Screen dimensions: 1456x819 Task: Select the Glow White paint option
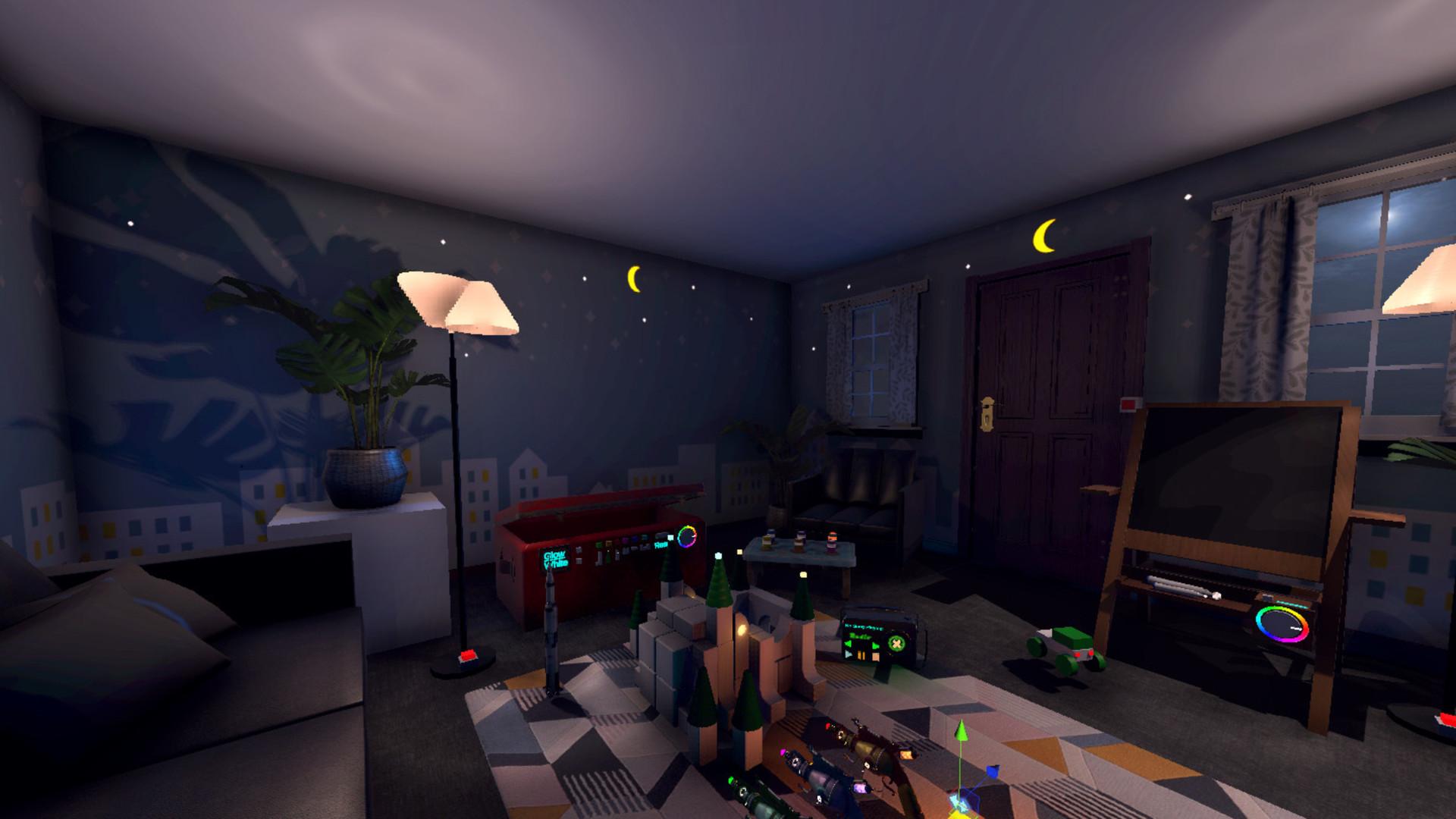[556, 559]
